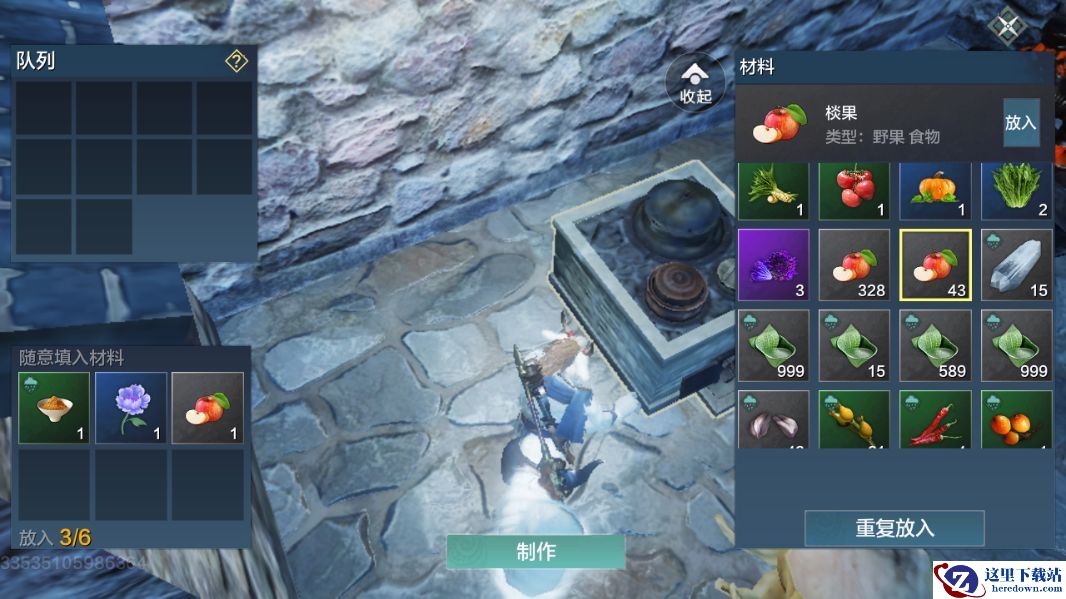1066x599 pixels.
Task: Pick the leafy green lettuce with count 2
Action: 1016,190
